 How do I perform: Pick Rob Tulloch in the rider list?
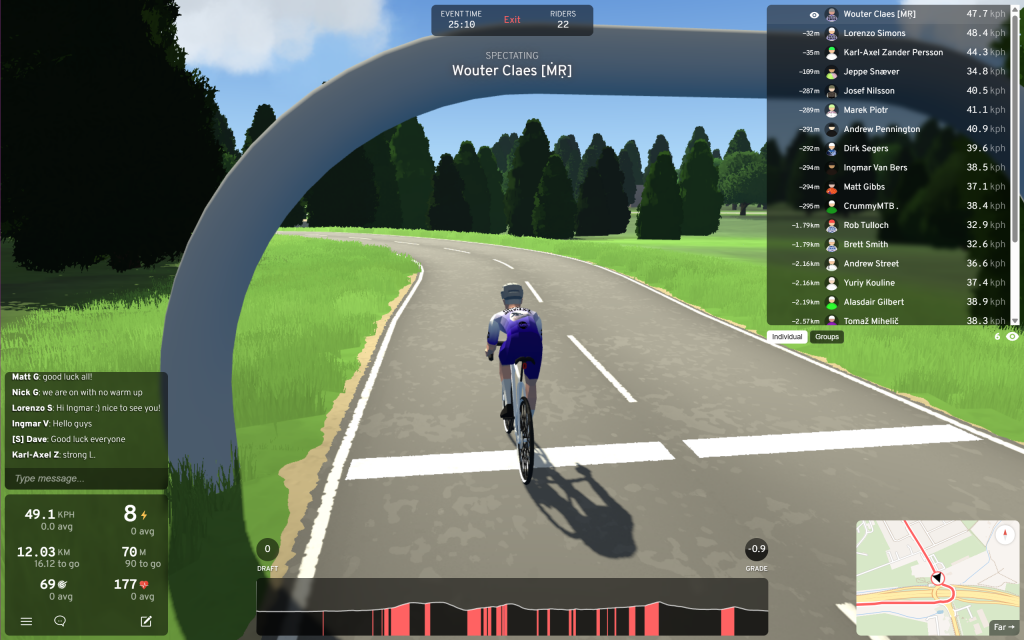(866, 225)
